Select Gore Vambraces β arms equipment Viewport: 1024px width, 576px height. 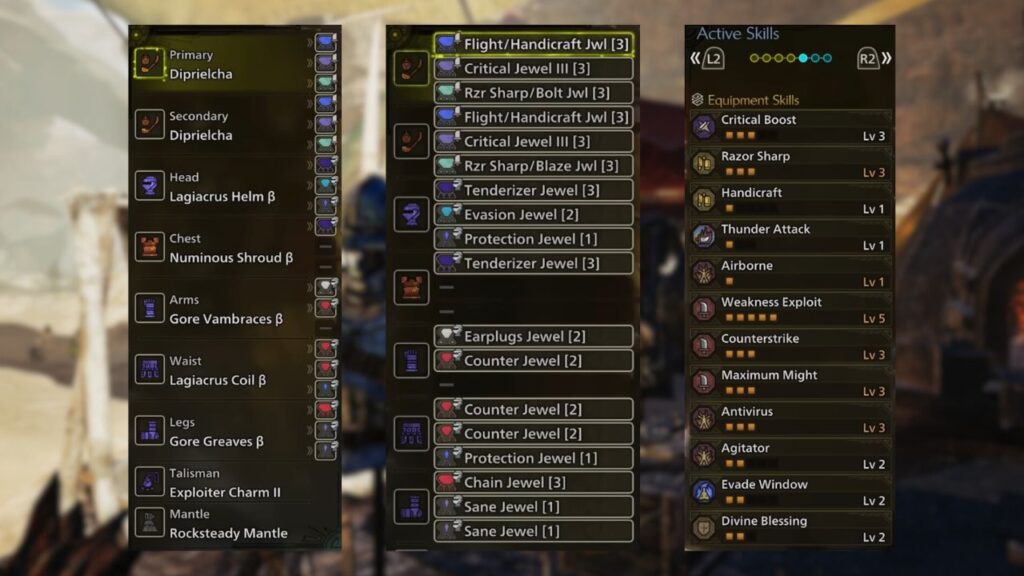point(220,309)
